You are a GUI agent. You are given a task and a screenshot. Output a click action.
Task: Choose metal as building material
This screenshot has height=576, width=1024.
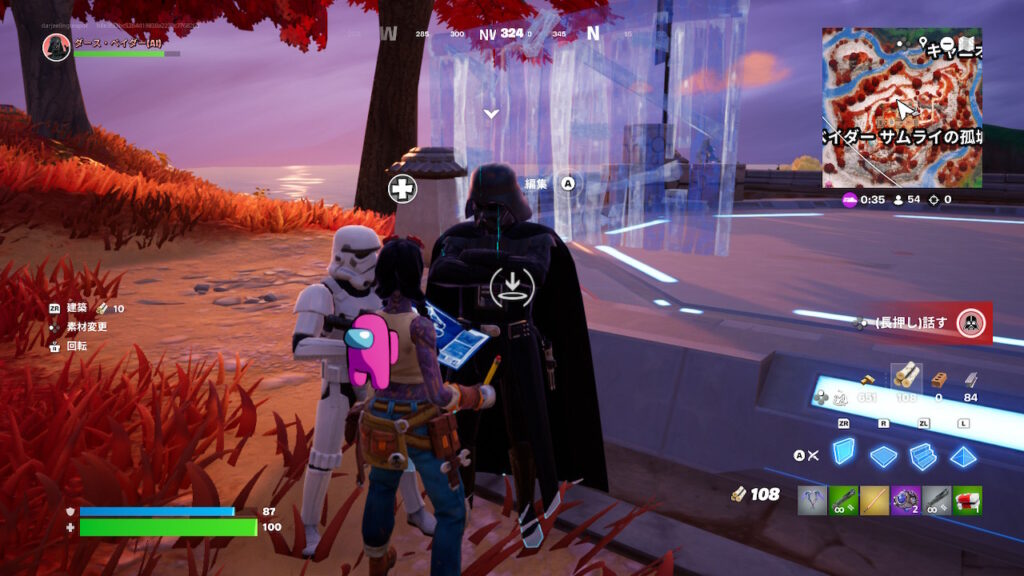969,379
